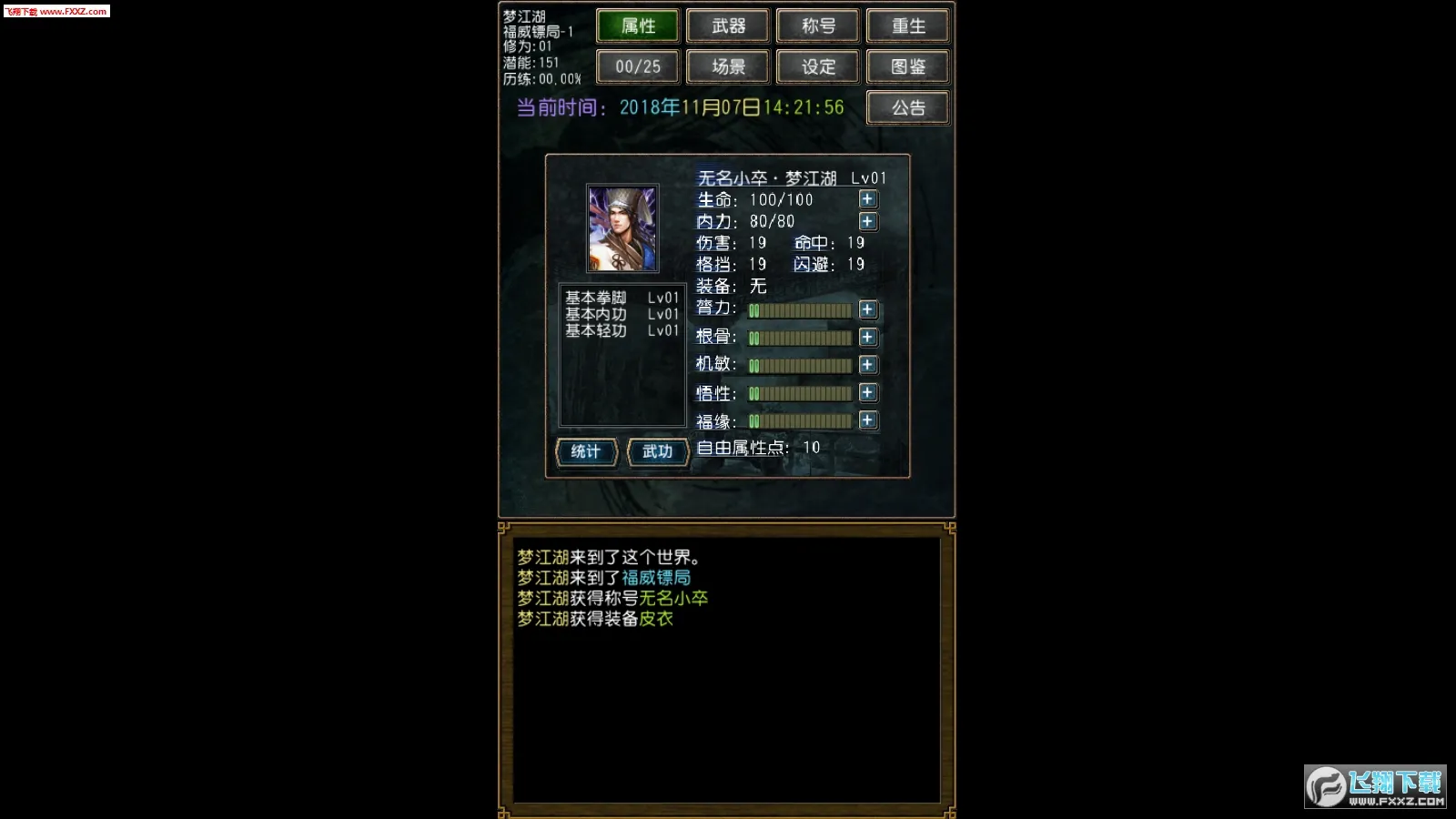Open the 设定 (Settings) panel

(817, 66)
